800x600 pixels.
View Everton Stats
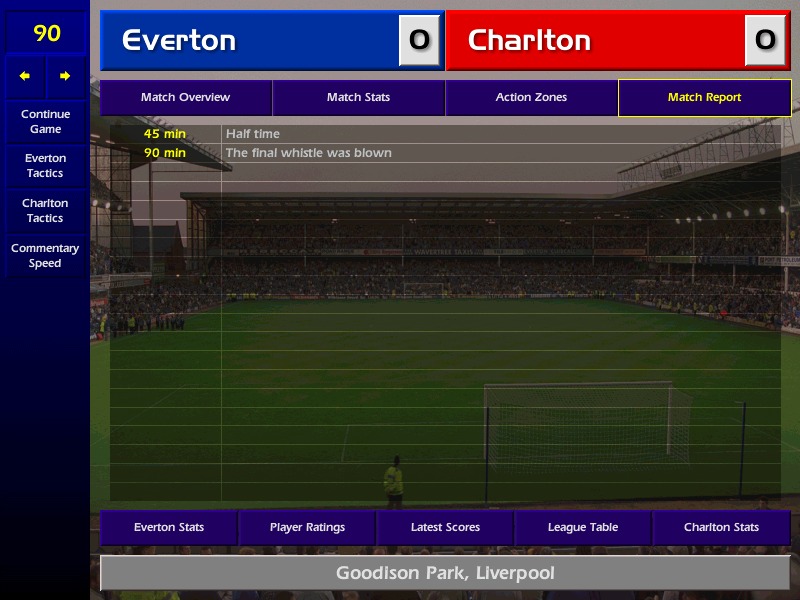(169, 527)
